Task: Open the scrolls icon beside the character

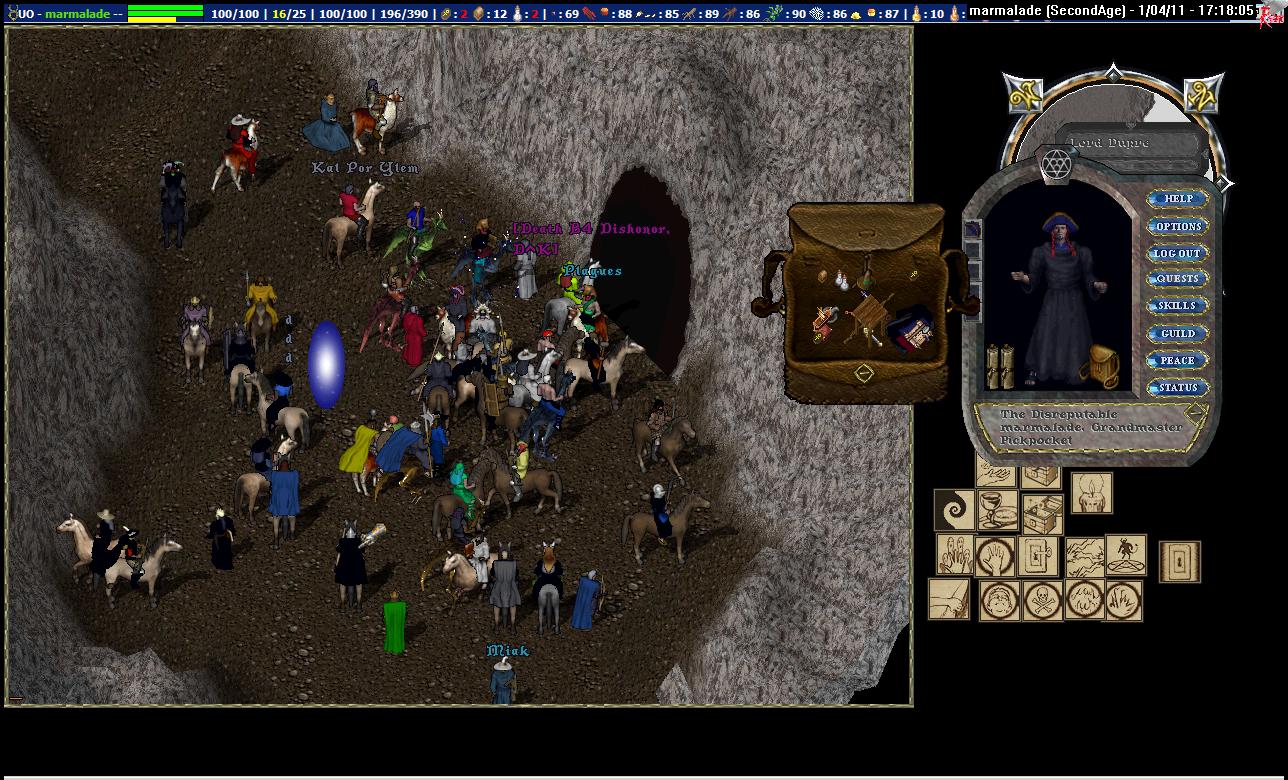Action: click(x=1000, y=367)
